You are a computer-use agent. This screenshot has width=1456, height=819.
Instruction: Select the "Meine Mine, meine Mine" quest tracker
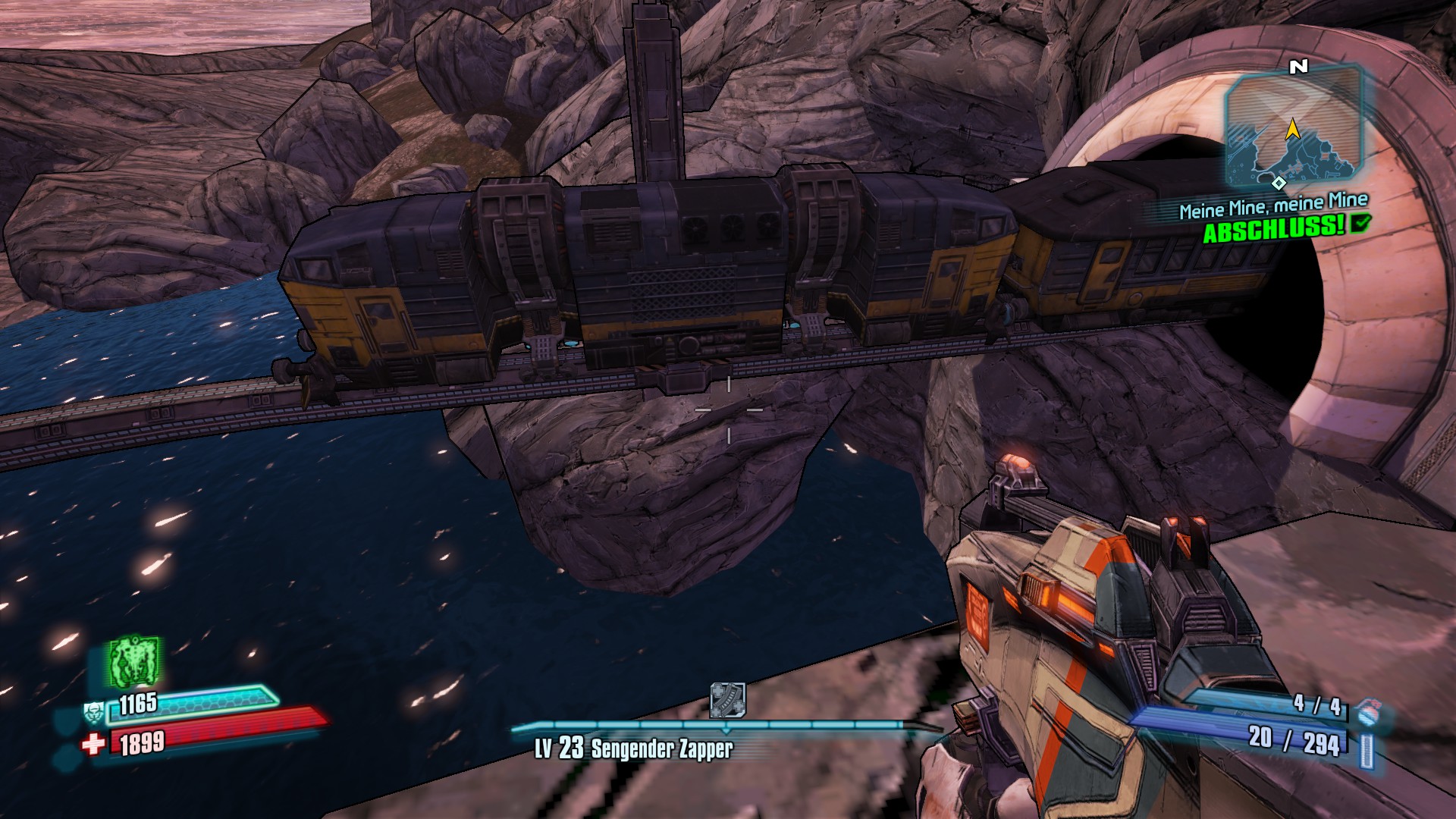[1273, 206]
